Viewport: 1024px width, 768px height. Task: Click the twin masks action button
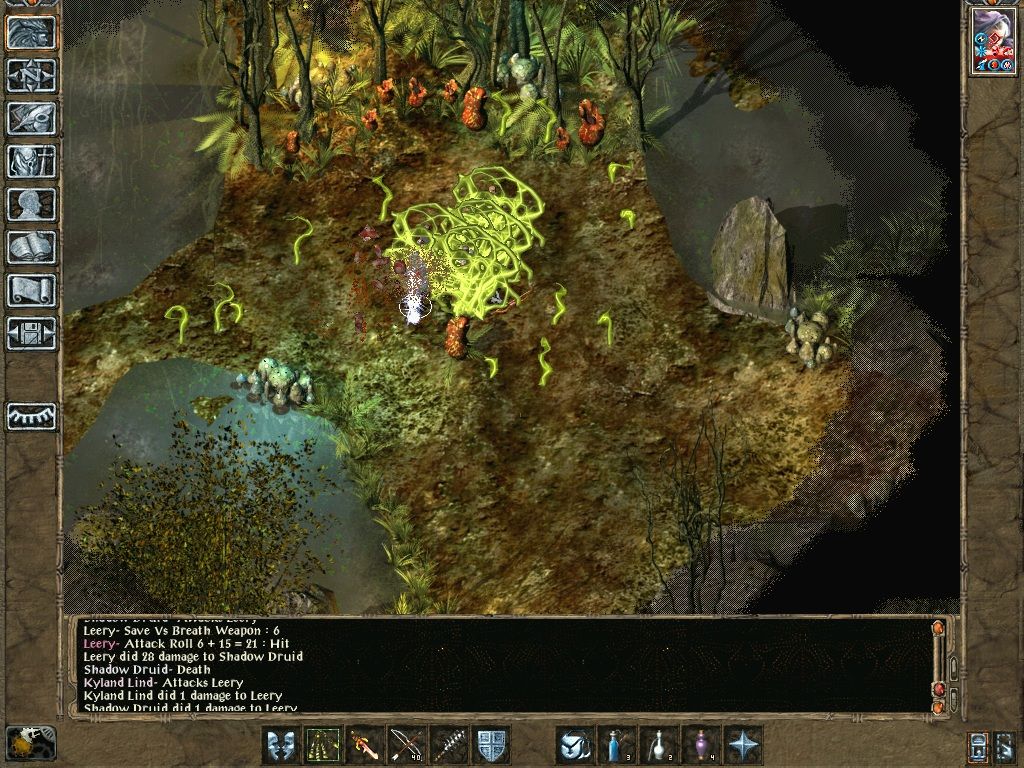pos(281,745)
